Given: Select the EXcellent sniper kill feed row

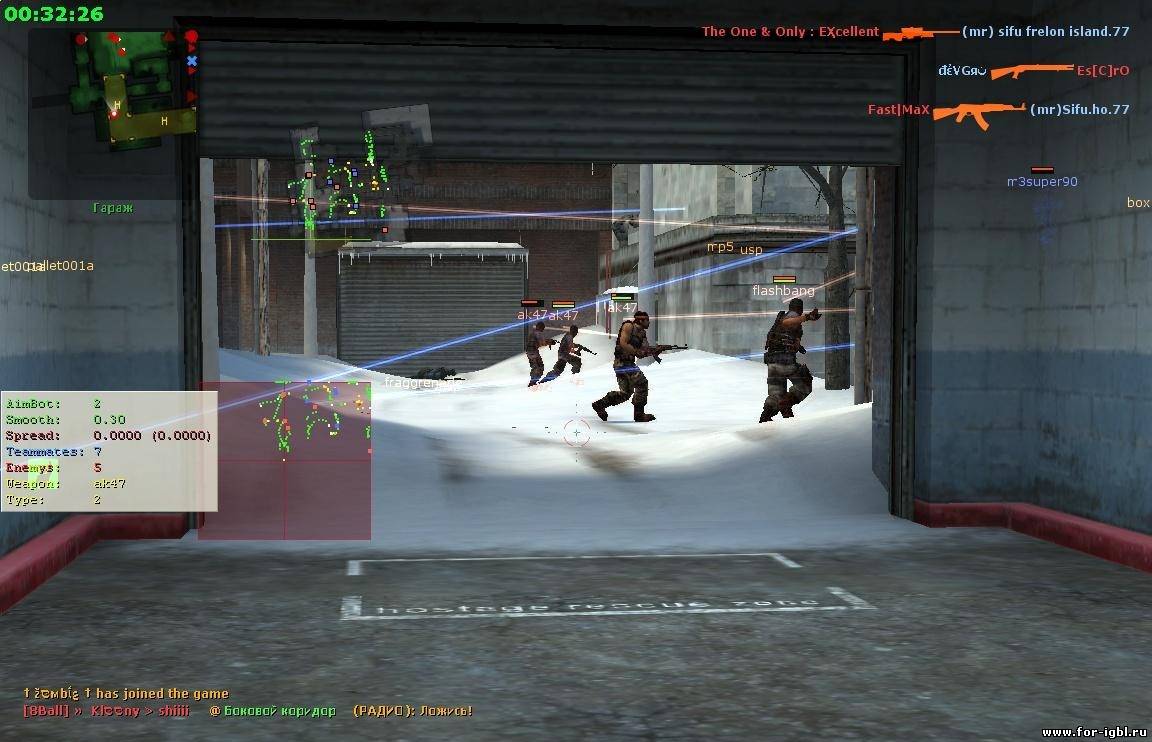Looking at the screenshot, I should click(914, 32).
